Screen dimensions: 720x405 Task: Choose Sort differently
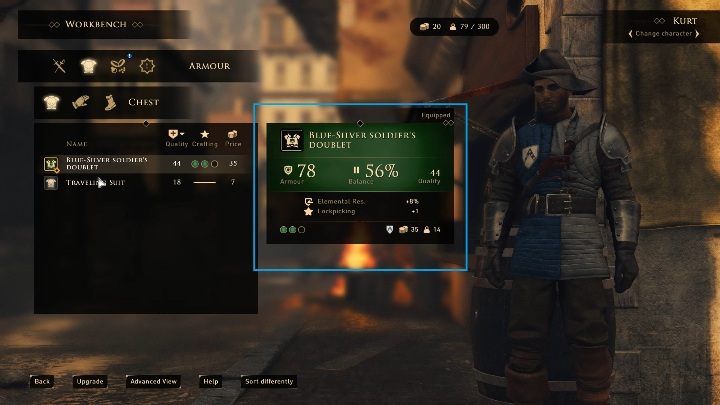click(x=268, y=381)
